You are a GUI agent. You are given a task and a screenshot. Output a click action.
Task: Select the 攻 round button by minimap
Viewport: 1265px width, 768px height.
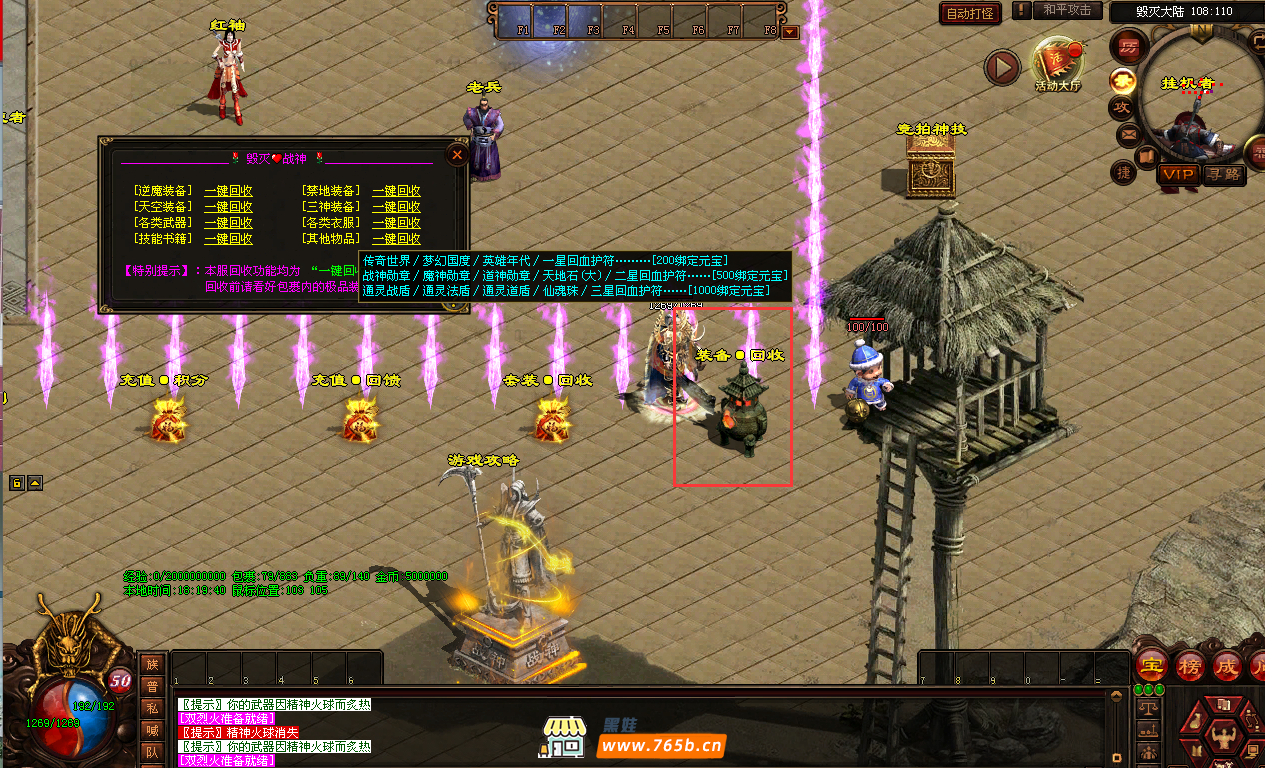tap(1122, 106)
